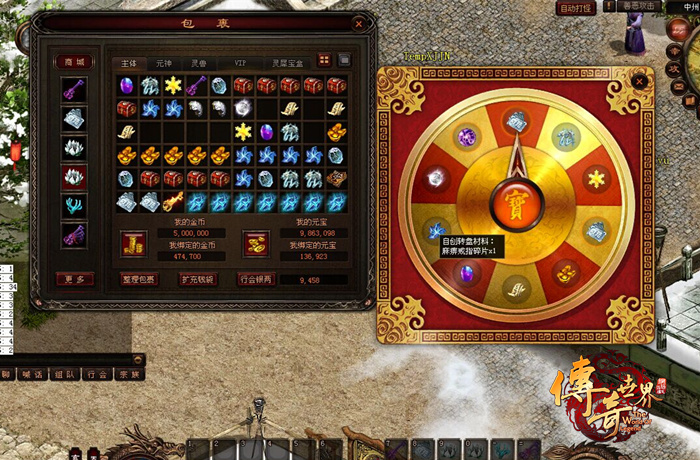Viewport: 700px width, 460px height.
Task: Close the 包裹 inventory window
Action: pyautogui.click(x=359, y=23)
